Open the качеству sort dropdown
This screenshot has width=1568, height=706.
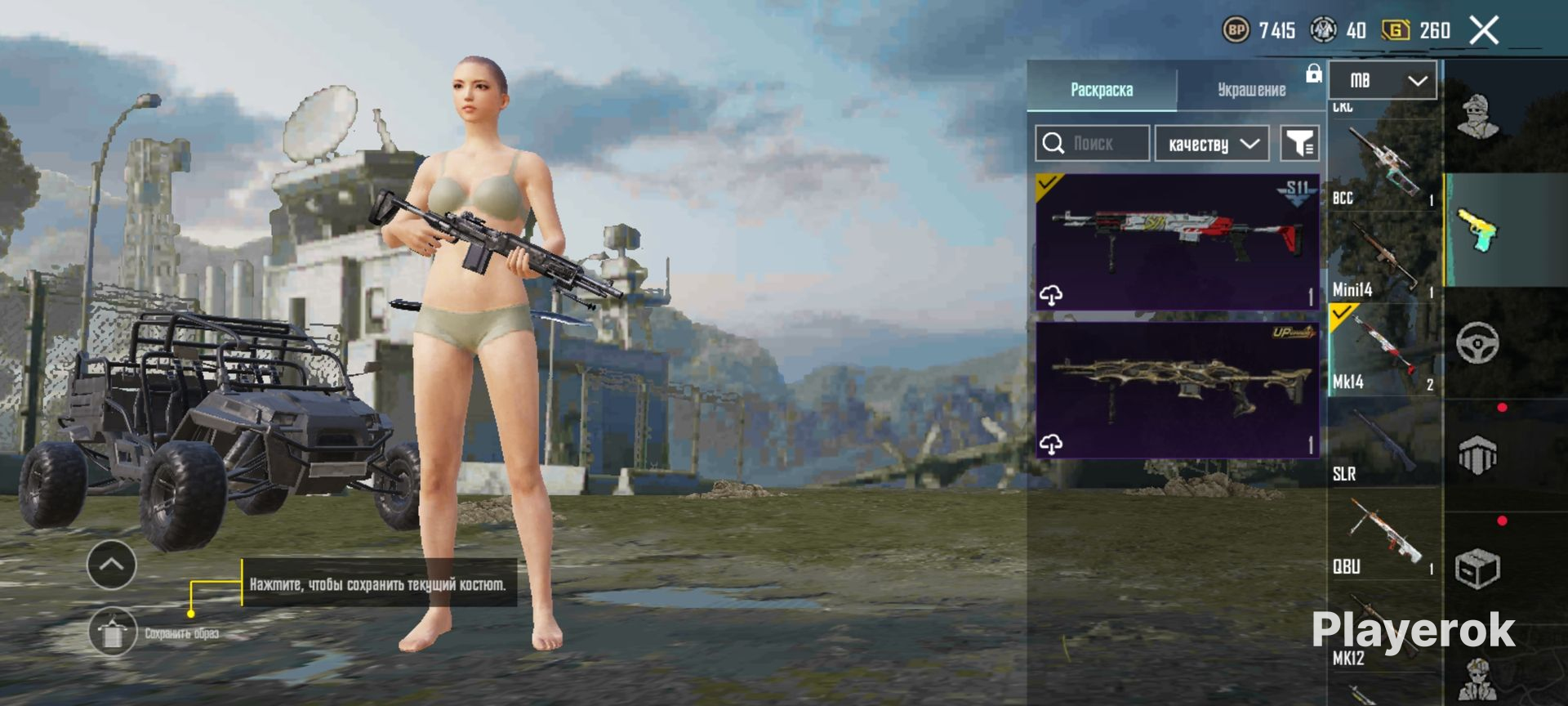(1212, 144)
